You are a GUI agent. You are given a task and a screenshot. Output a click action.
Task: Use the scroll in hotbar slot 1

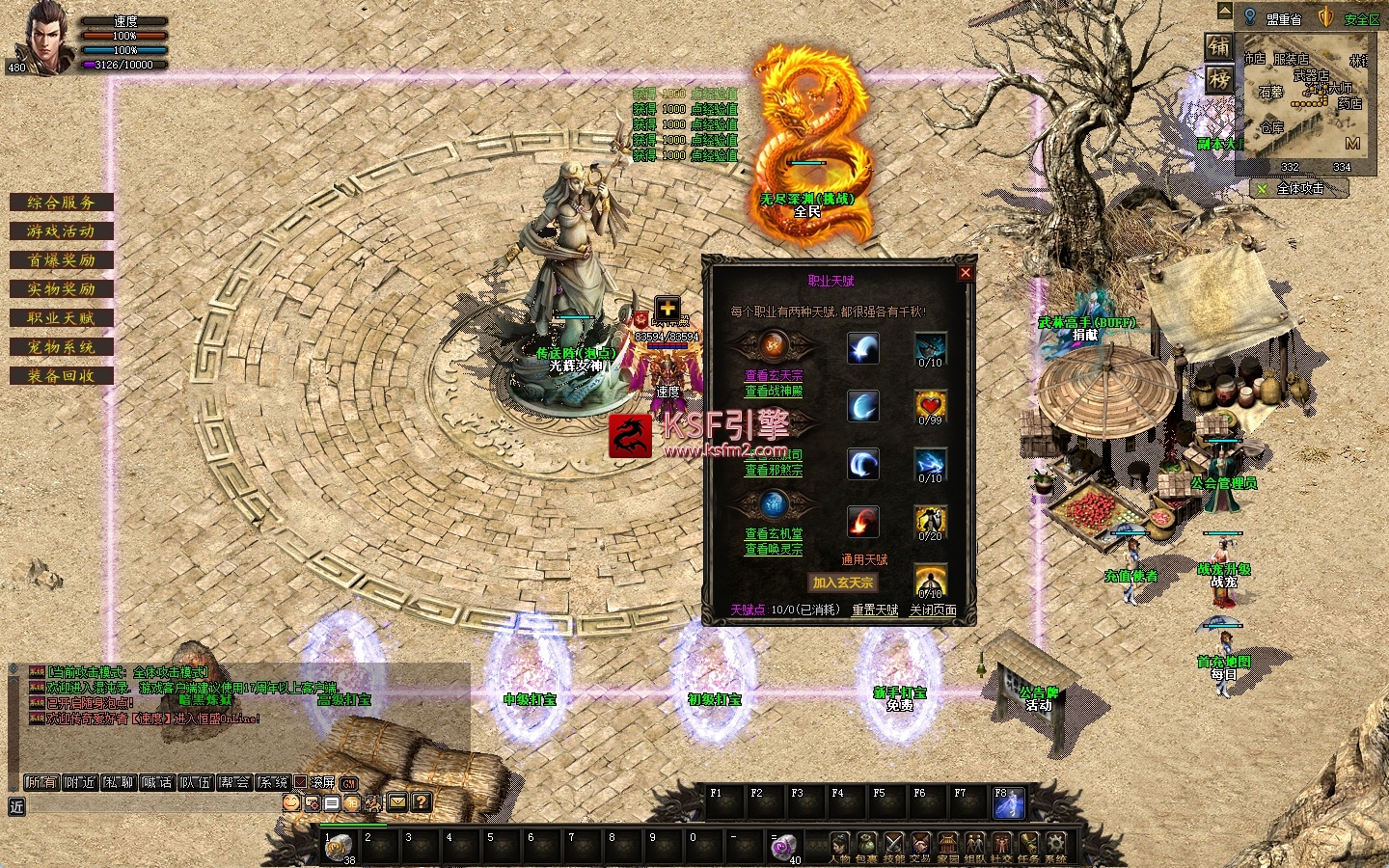coord(339,846)
